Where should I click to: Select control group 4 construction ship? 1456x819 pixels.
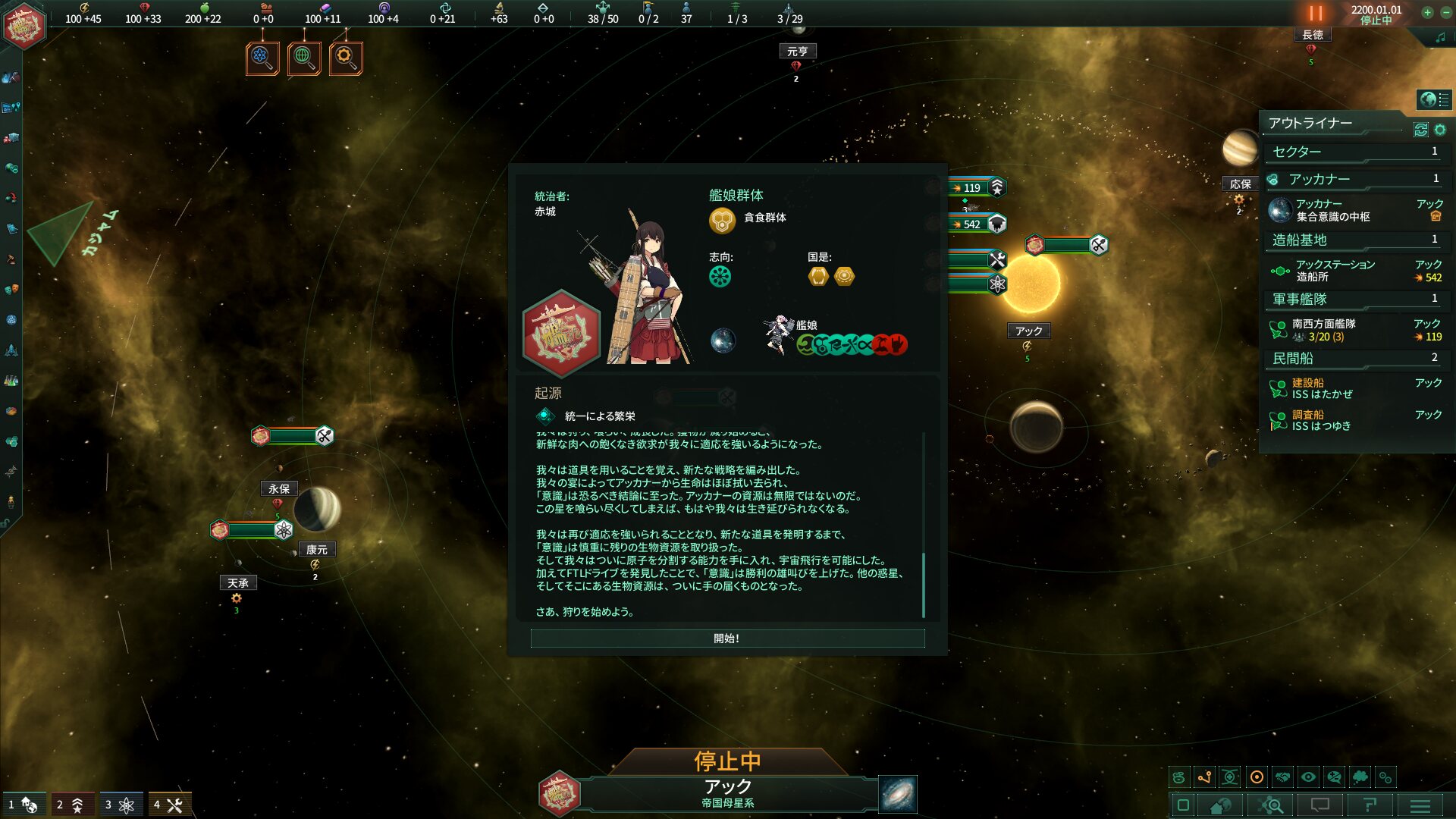coord(168,805)
